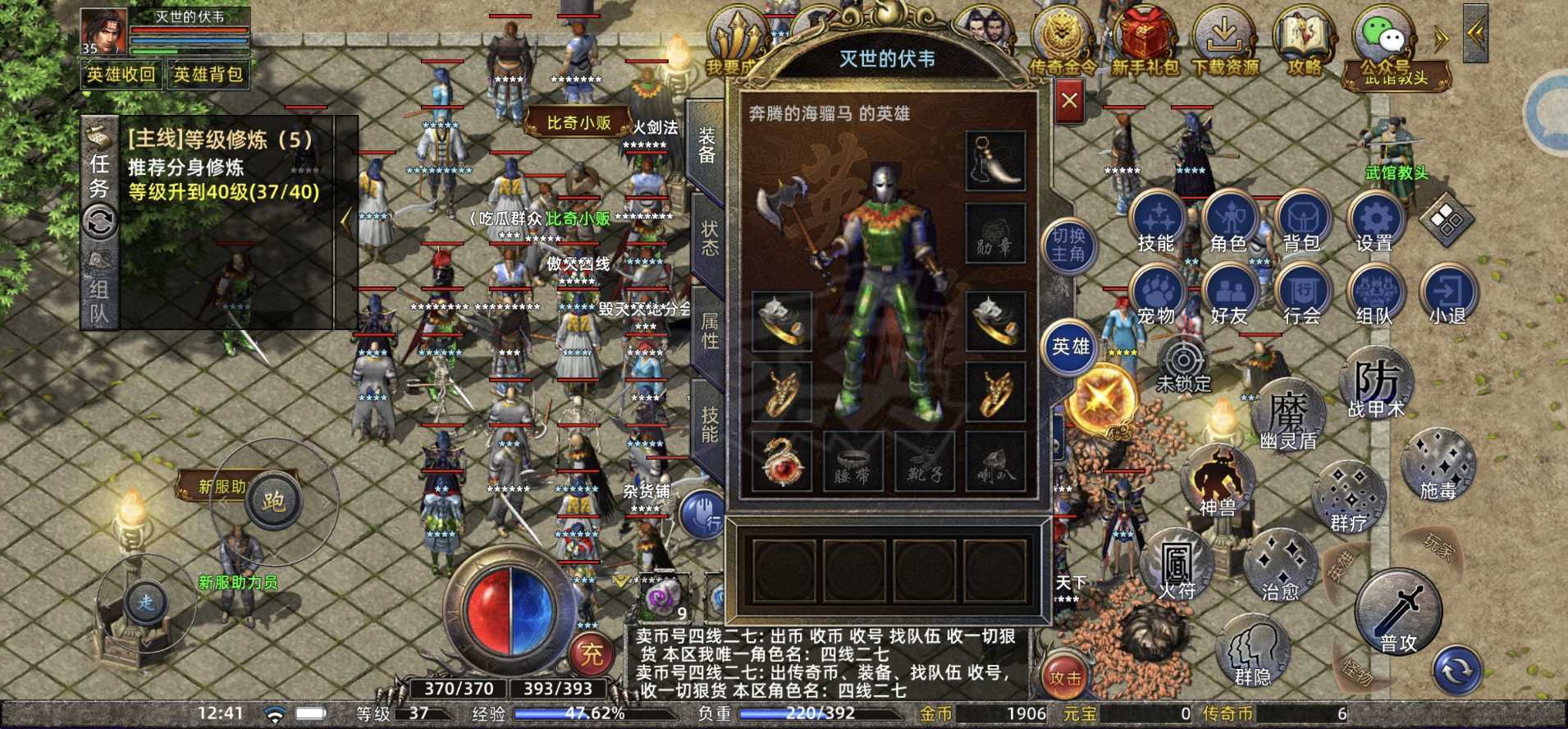Viewport: 1568px width, 729px height.
Task: Open the 宠物 pet panel
Action: pyautogui.click(x=1157, y=291)
